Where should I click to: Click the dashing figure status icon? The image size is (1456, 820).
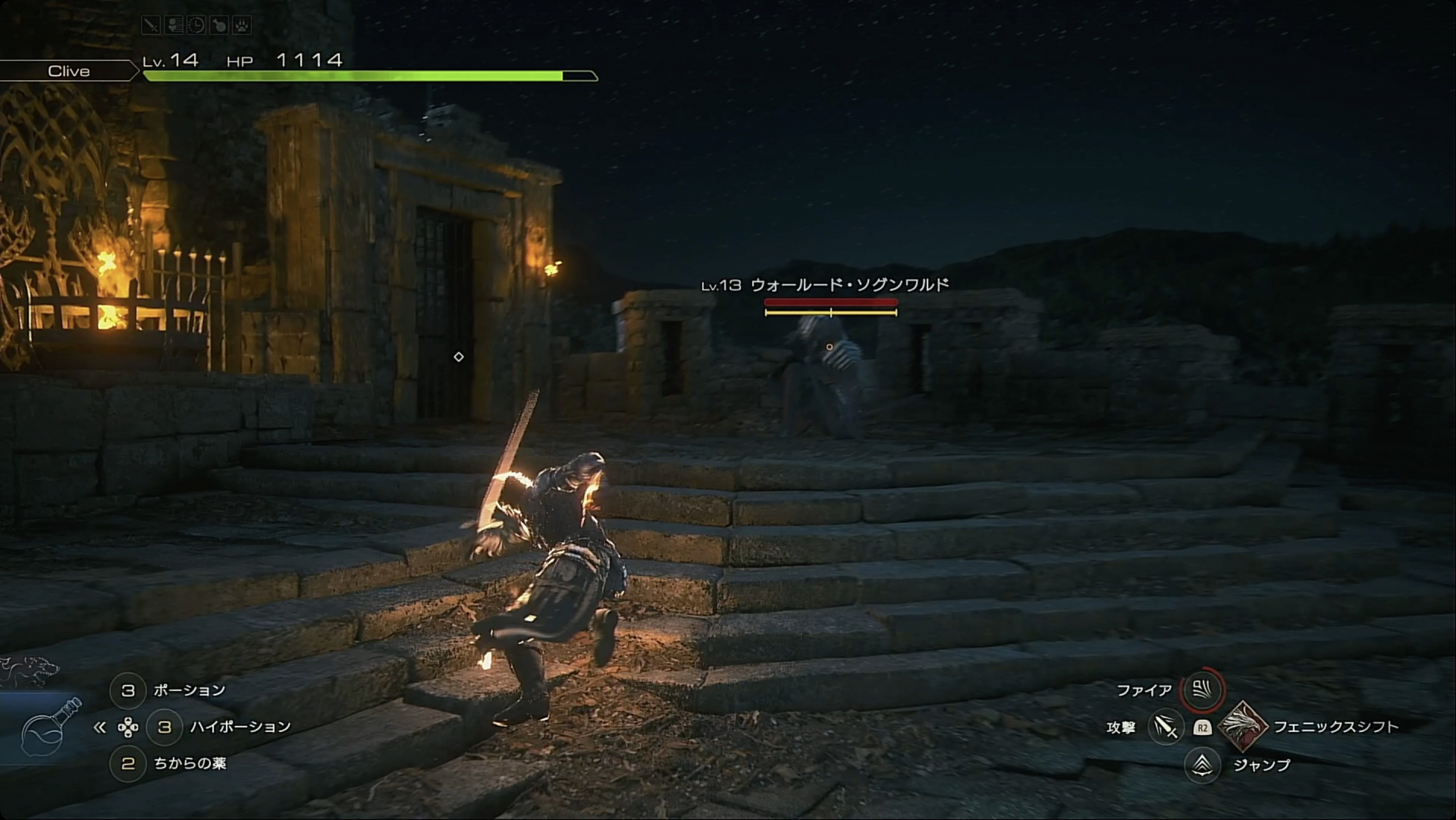[x=174, y=26]
